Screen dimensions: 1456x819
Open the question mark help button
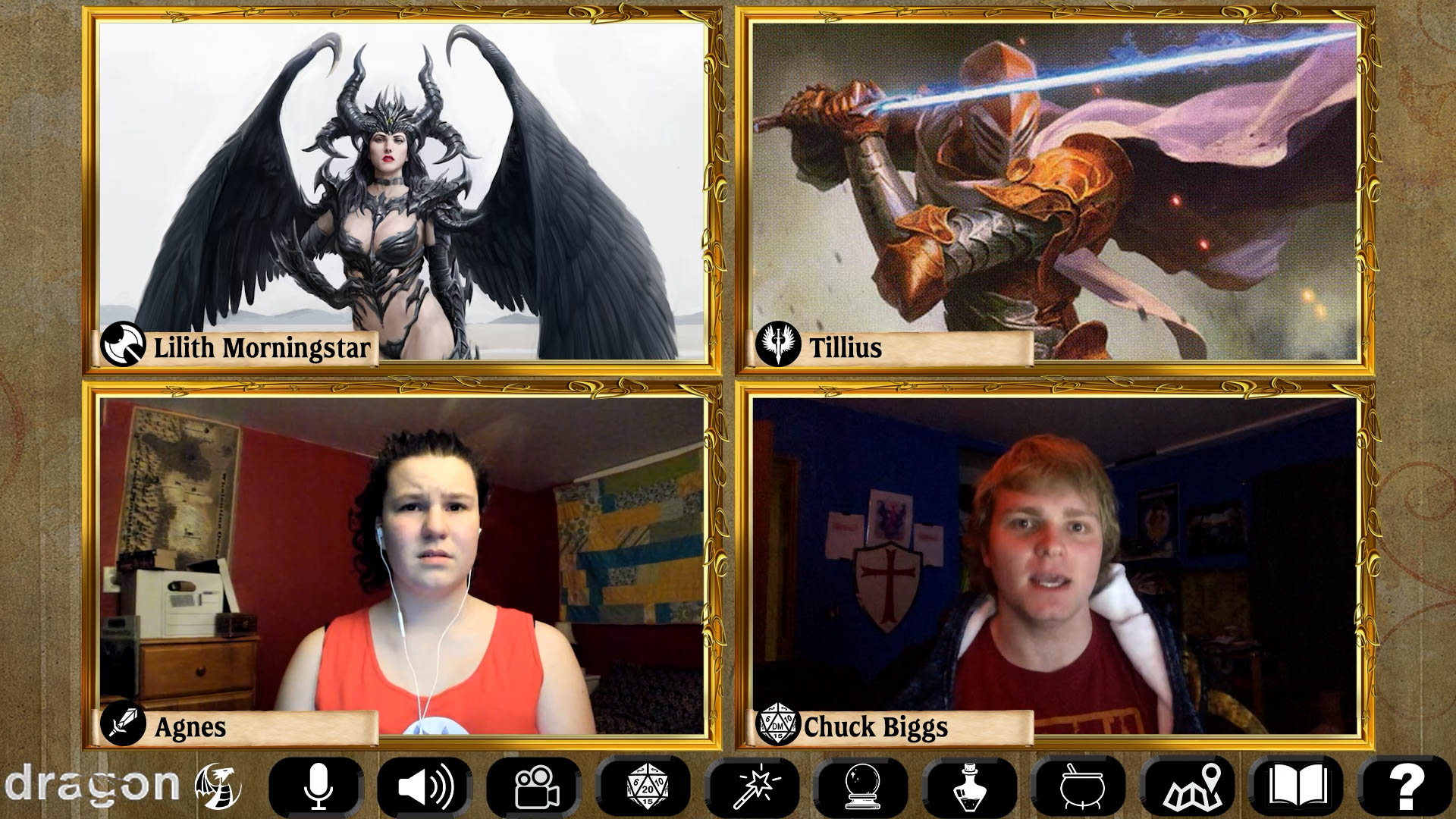tap(1406, 786)
